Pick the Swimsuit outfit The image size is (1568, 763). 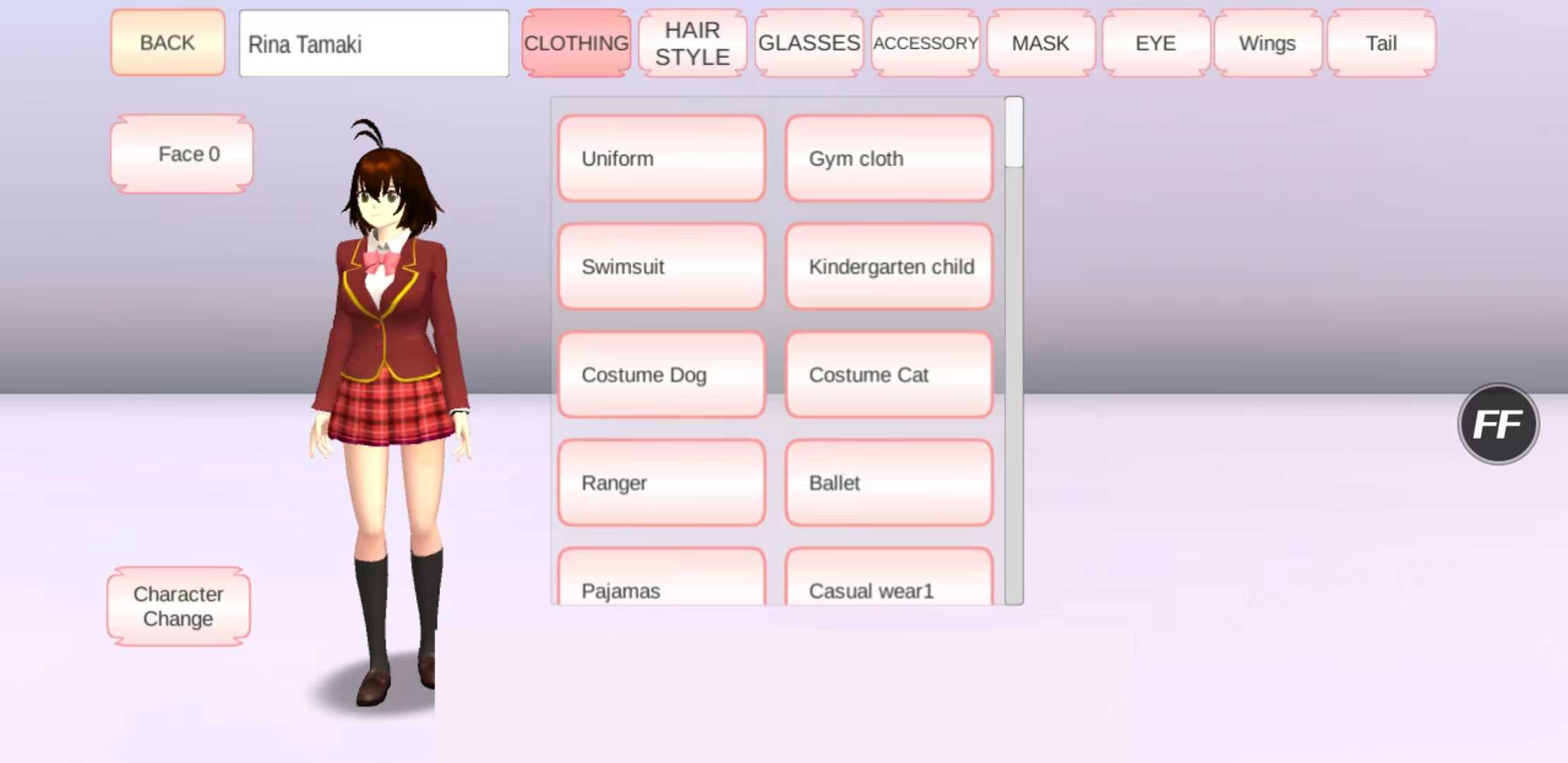661,267
